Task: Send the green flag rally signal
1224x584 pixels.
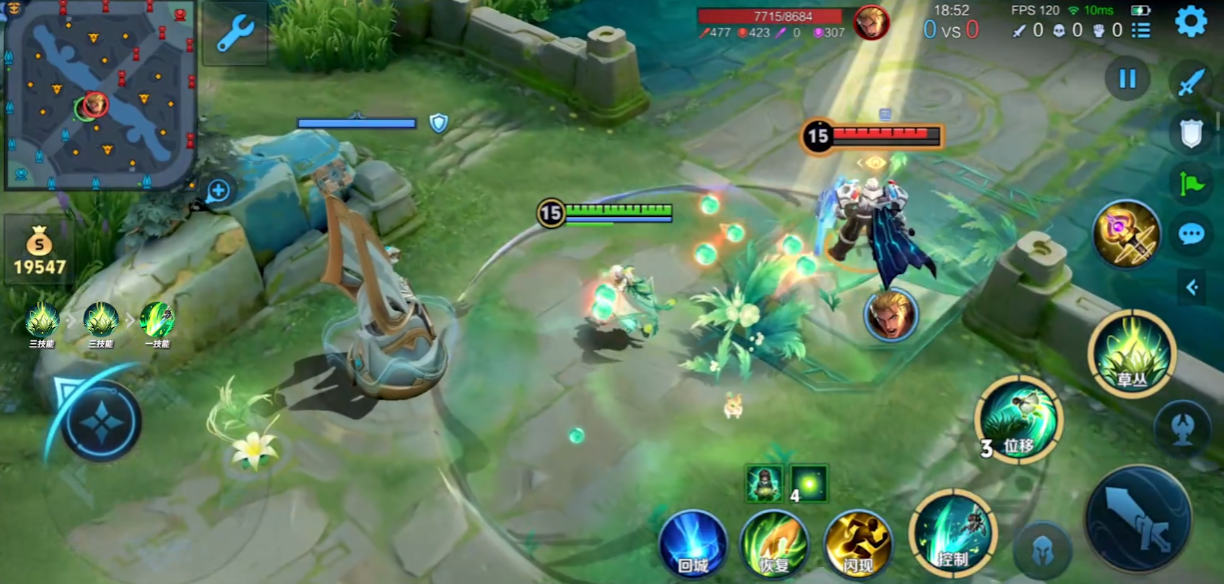Action: click(1191, 183)
